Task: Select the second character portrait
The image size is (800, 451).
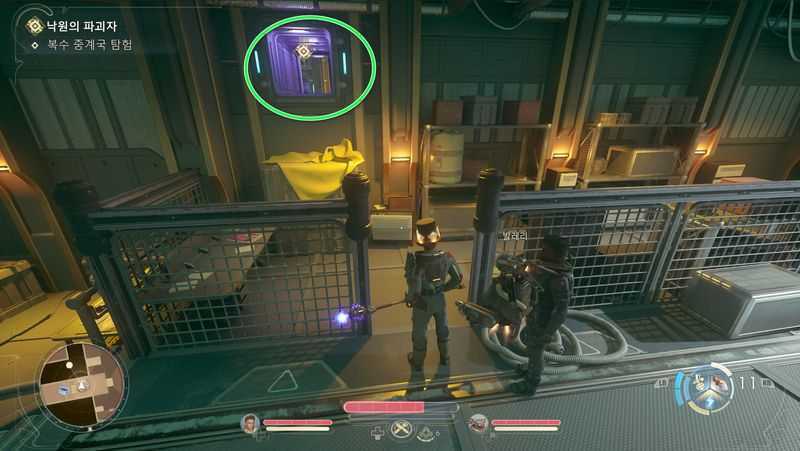Action: (x=478, y=424)
